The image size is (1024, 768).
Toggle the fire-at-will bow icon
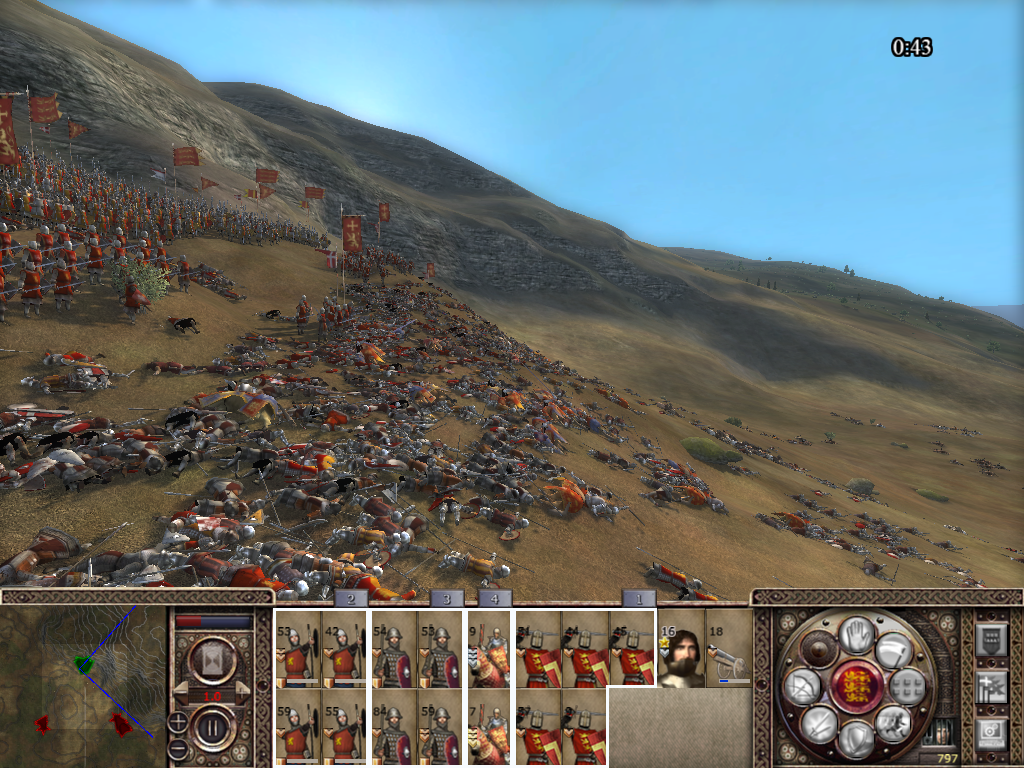[802, 687]
